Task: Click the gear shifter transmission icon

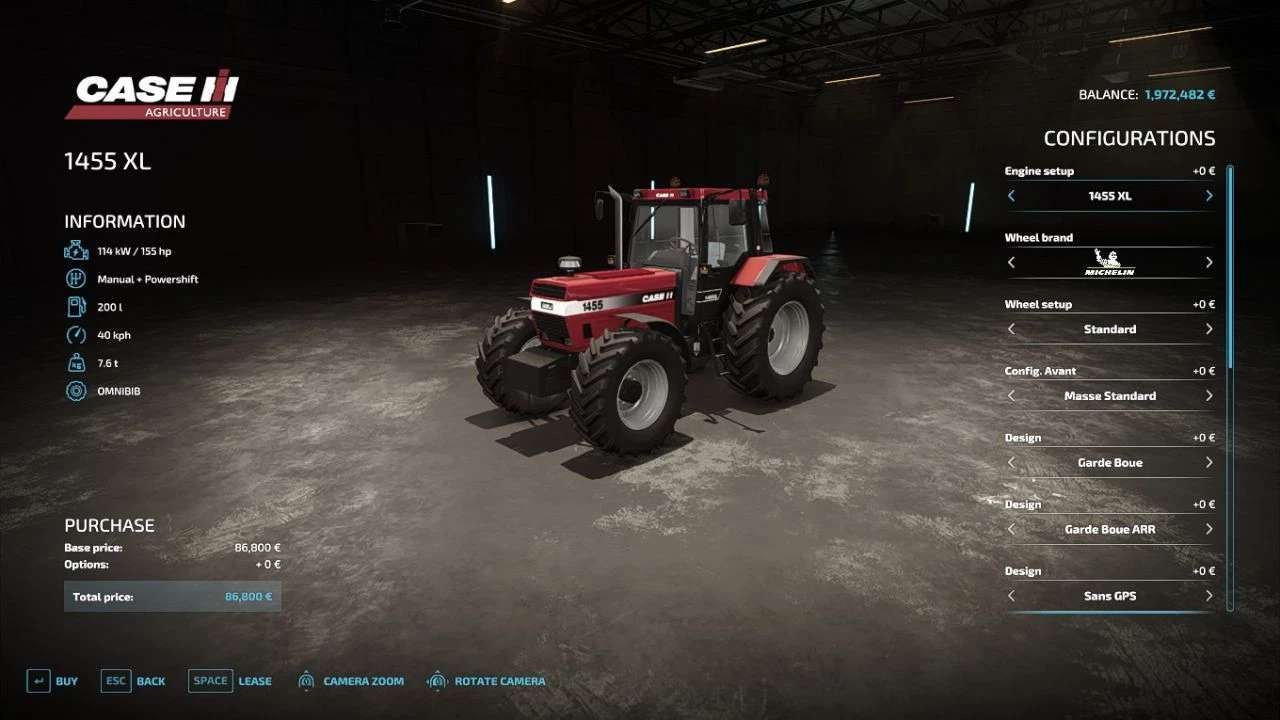Action: point(76,278)
